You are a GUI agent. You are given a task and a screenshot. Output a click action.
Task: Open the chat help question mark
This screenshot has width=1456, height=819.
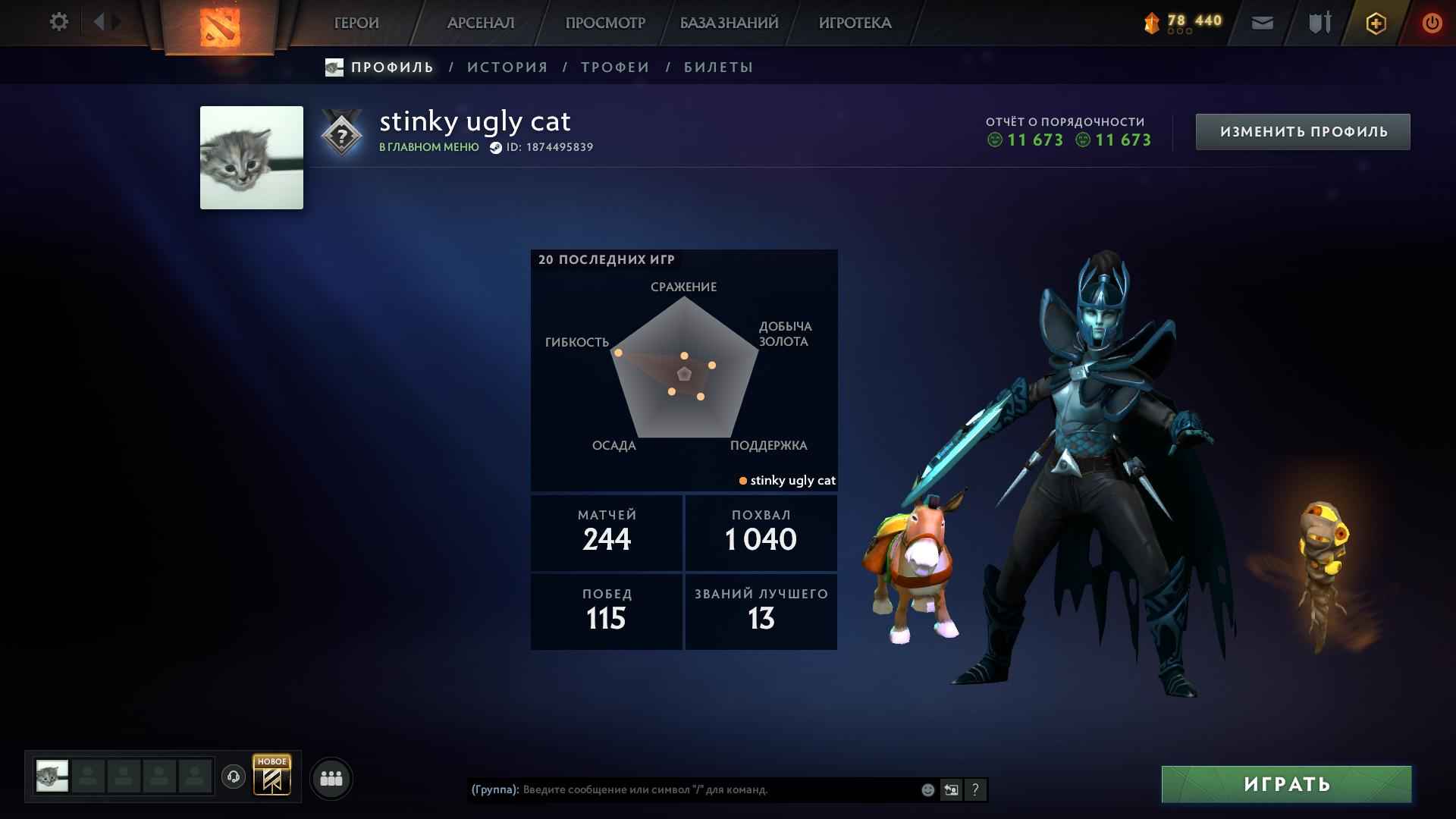point(975,789)
